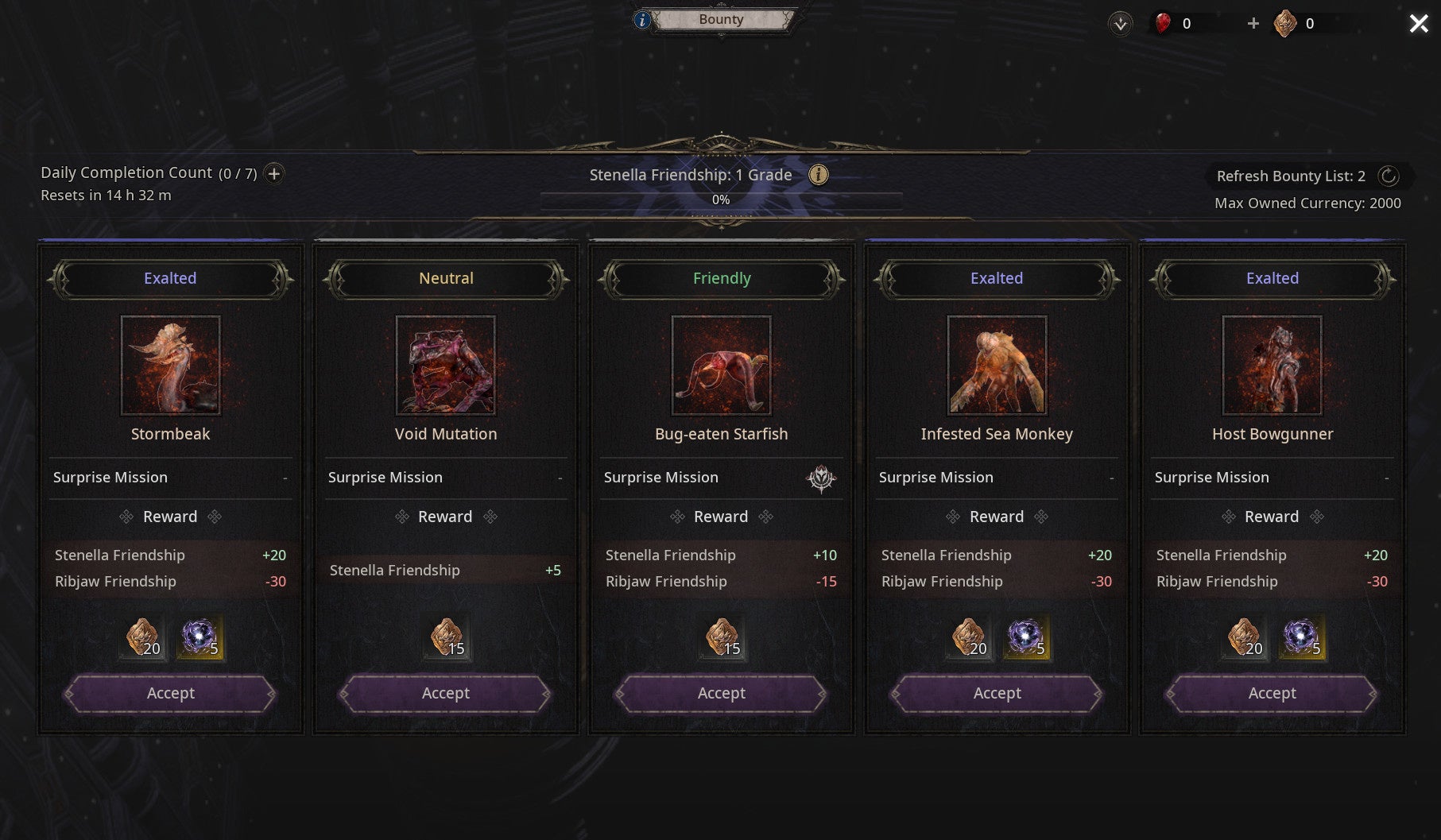Refresh the bounty list
Screen dimensions: 1441x840
coord(1388,176)
